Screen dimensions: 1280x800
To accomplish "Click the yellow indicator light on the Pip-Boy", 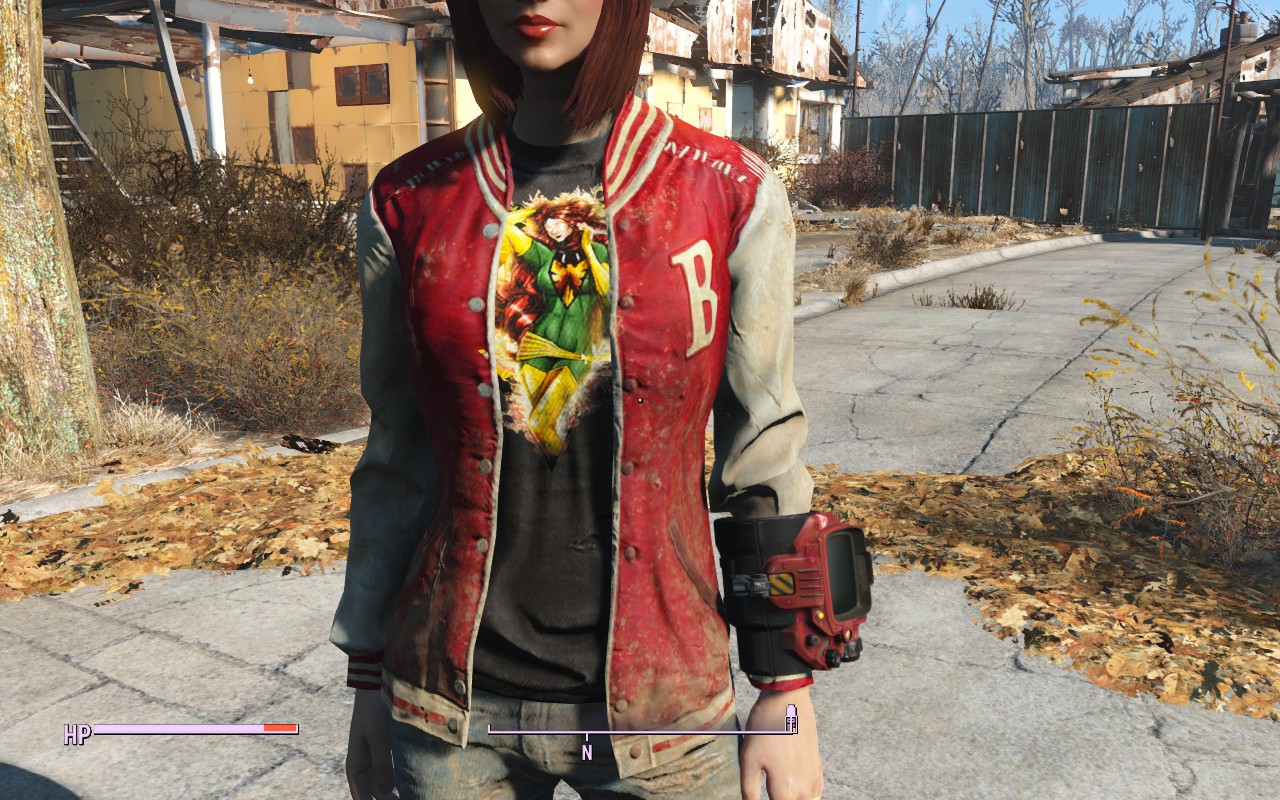I will 818,614.
